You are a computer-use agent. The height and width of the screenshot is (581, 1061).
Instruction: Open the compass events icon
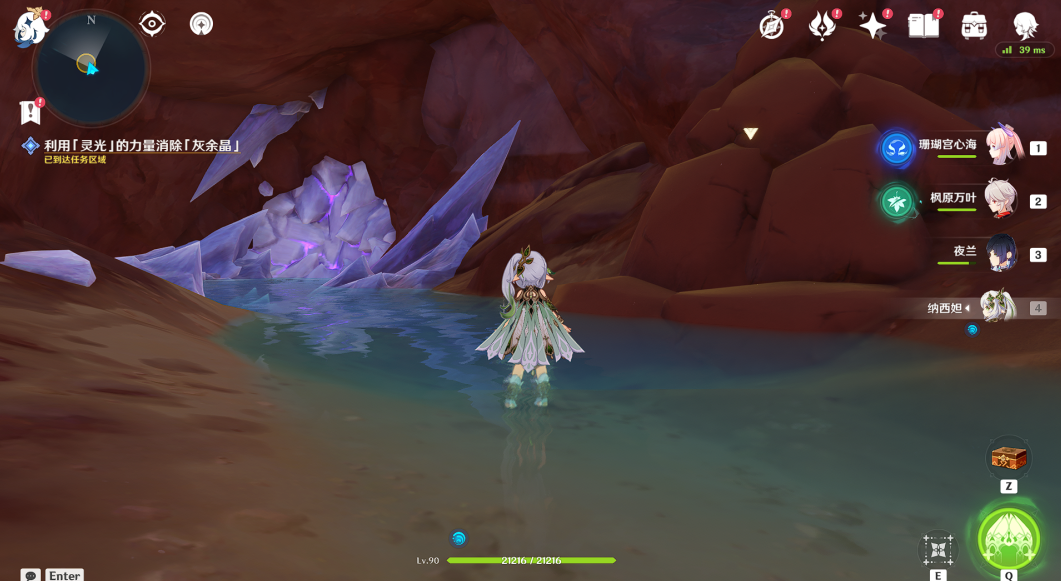pyautogui.click(x=771, y=26)
